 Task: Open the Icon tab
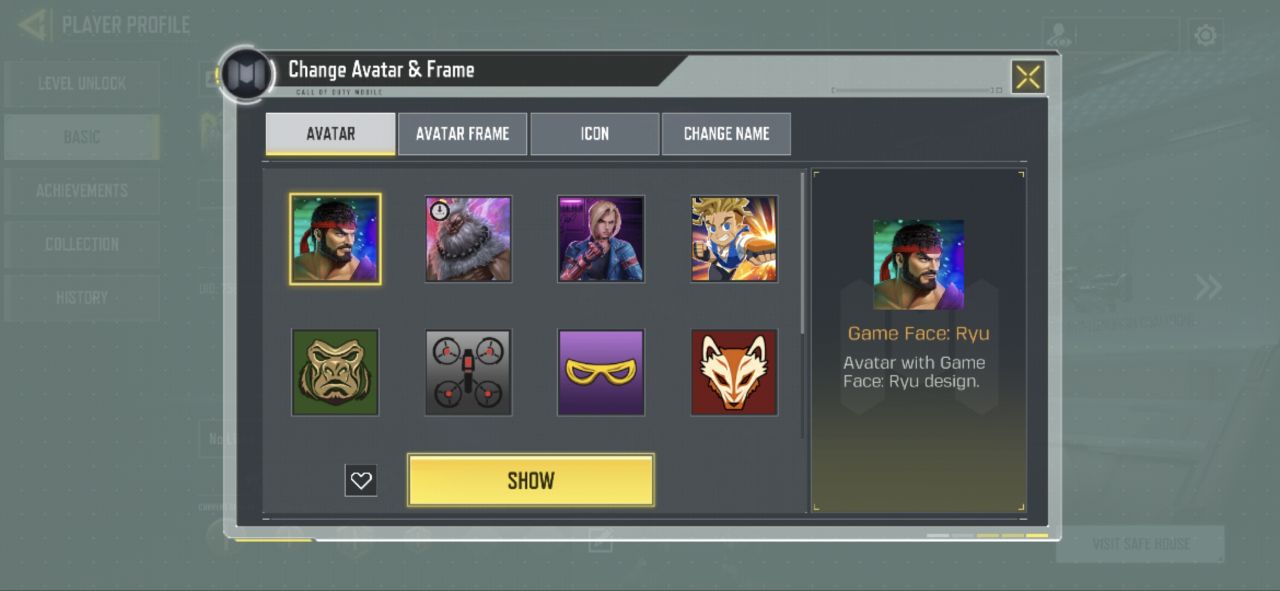point(595,134)
